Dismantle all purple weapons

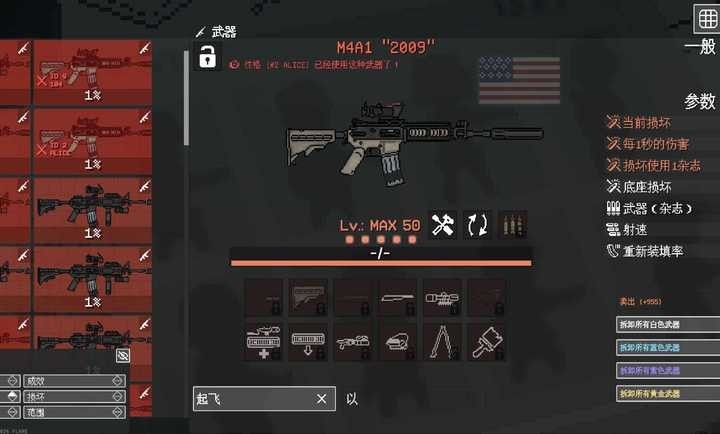(667, 371)
